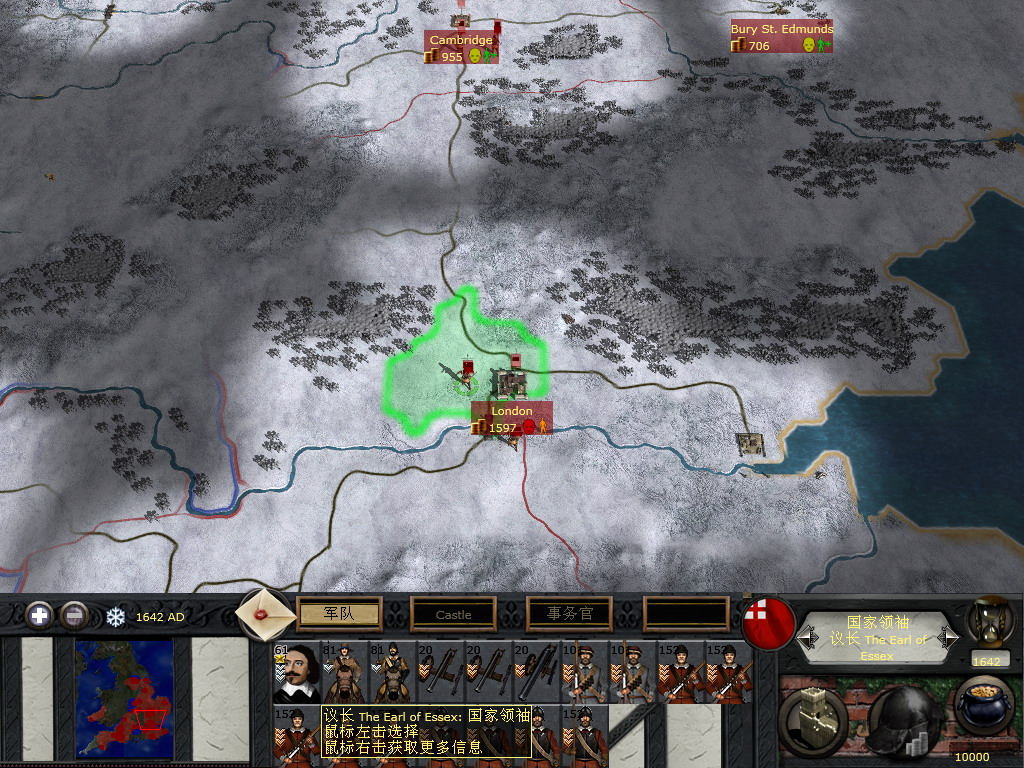The height and width of the screenshot is (768, 1024).
Task: End turn with the hourglass button
Action: coord(986,622)
